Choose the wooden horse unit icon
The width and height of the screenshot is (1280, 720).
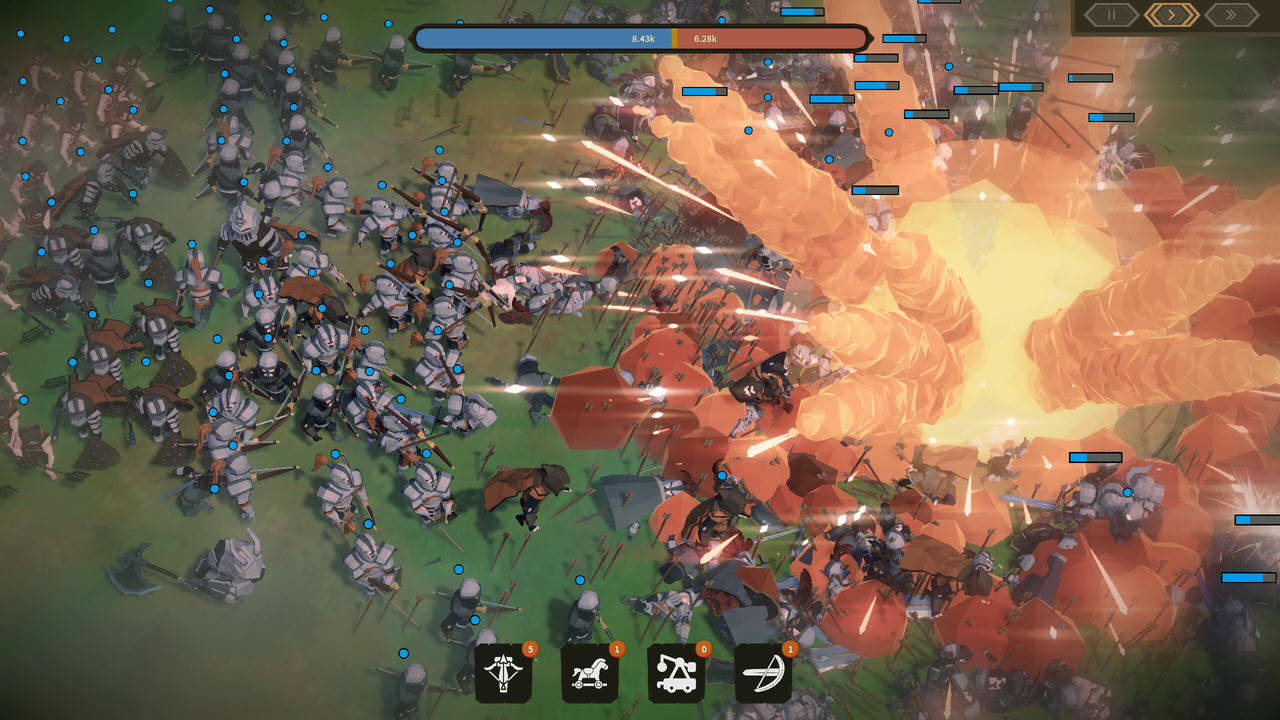589,673
